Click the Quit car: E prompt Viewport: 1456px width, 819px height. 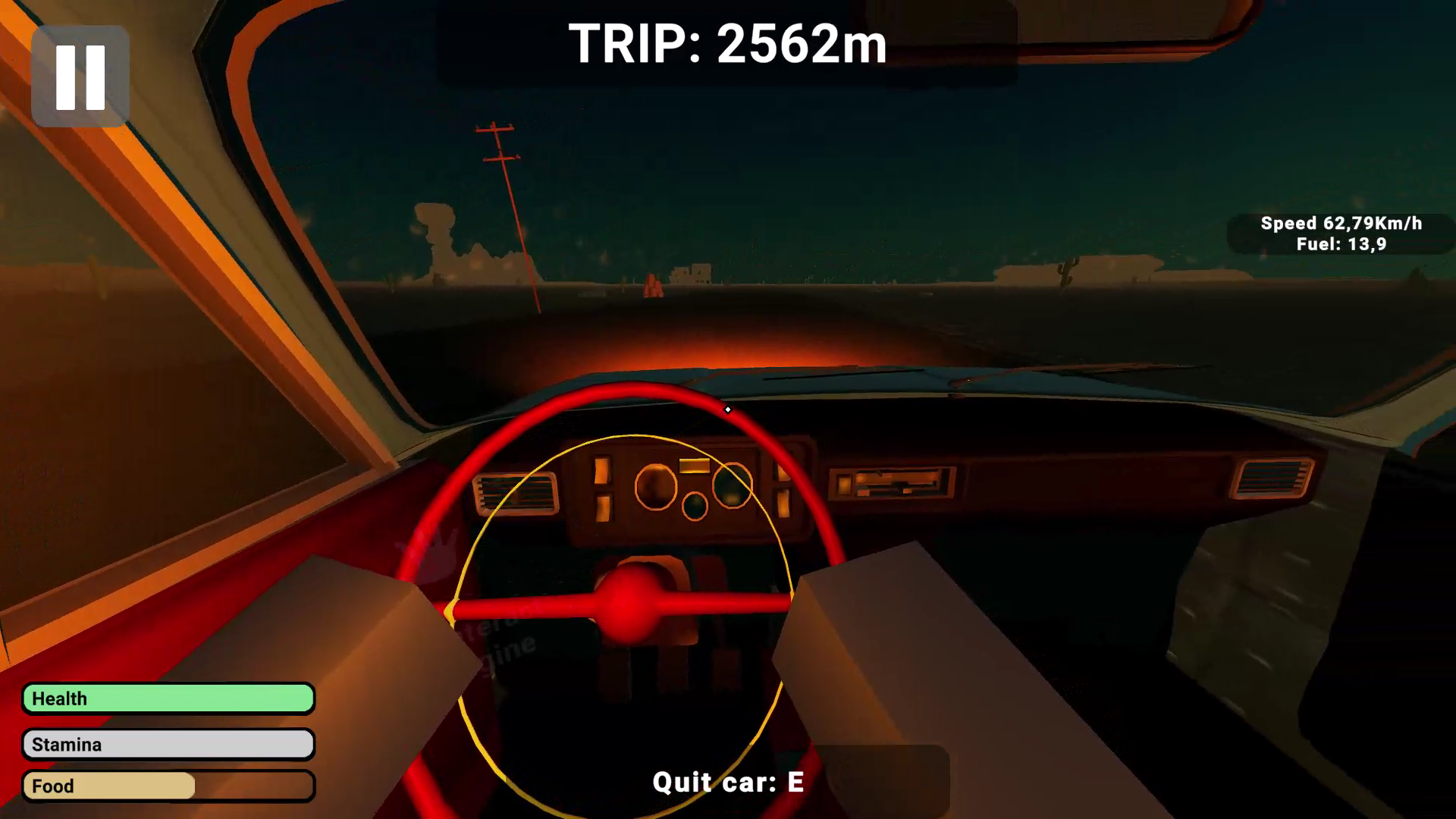click(726, 781)
